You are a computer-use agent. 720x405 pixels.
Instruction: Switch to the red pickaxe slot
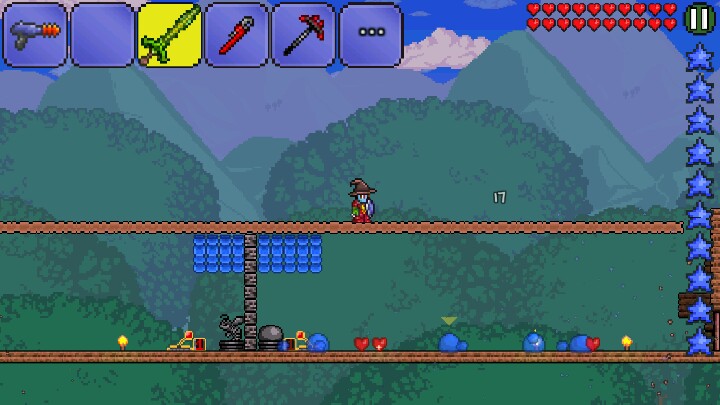(x=303, y=35)
